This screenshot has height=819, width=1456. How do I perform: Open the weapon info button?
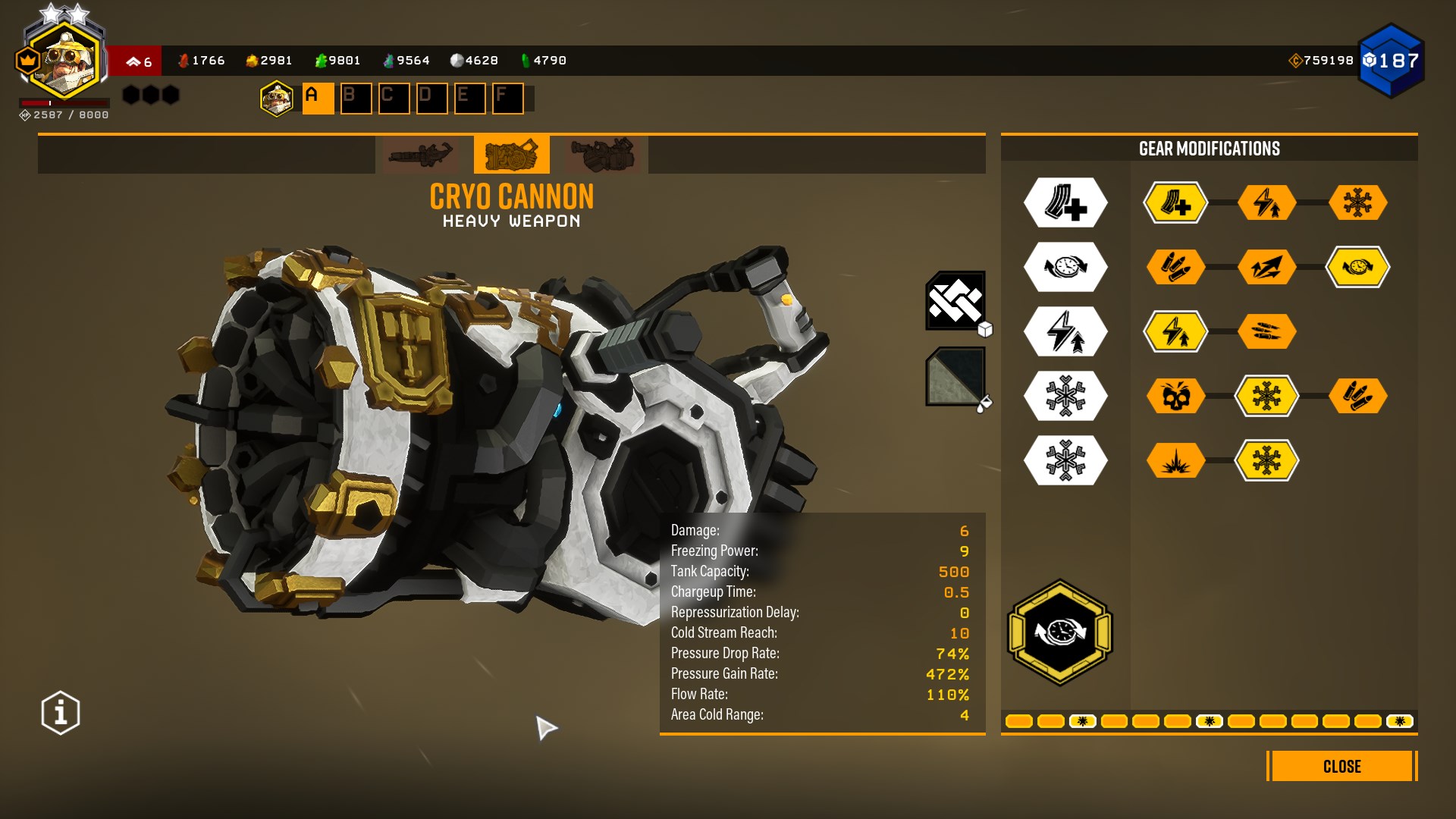coord(61,713)
